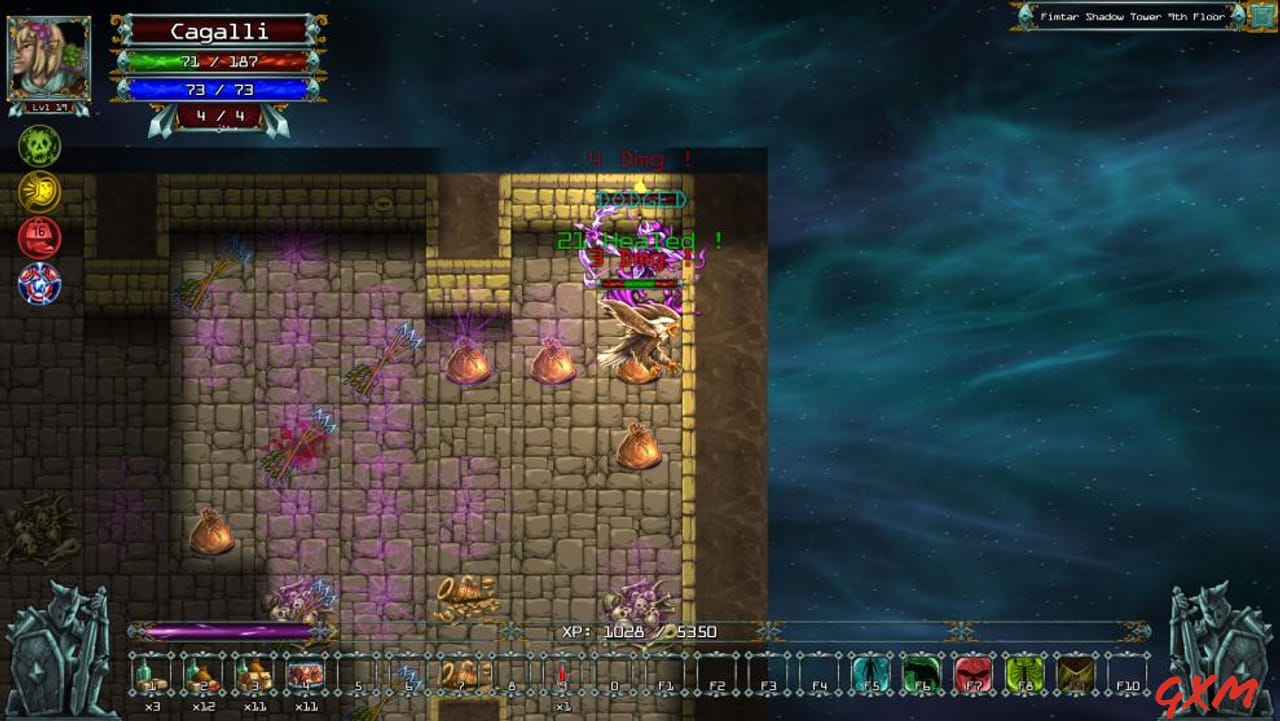Screen dimensions: 1280x721
Task: Click the left arrow beside the floor name
Action: [x=1025, y=17]
